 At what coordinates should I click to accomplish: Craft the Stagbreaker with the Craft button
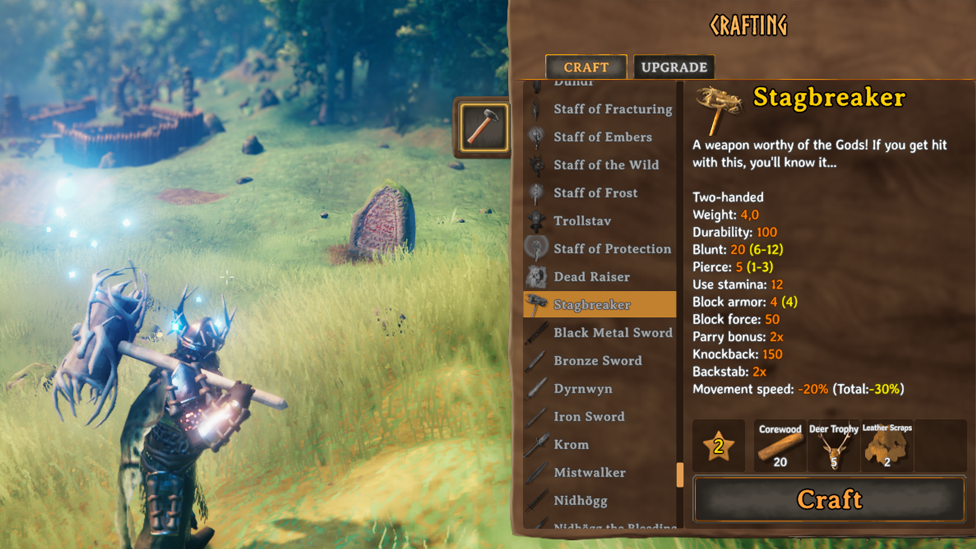(x=829, y=499)
